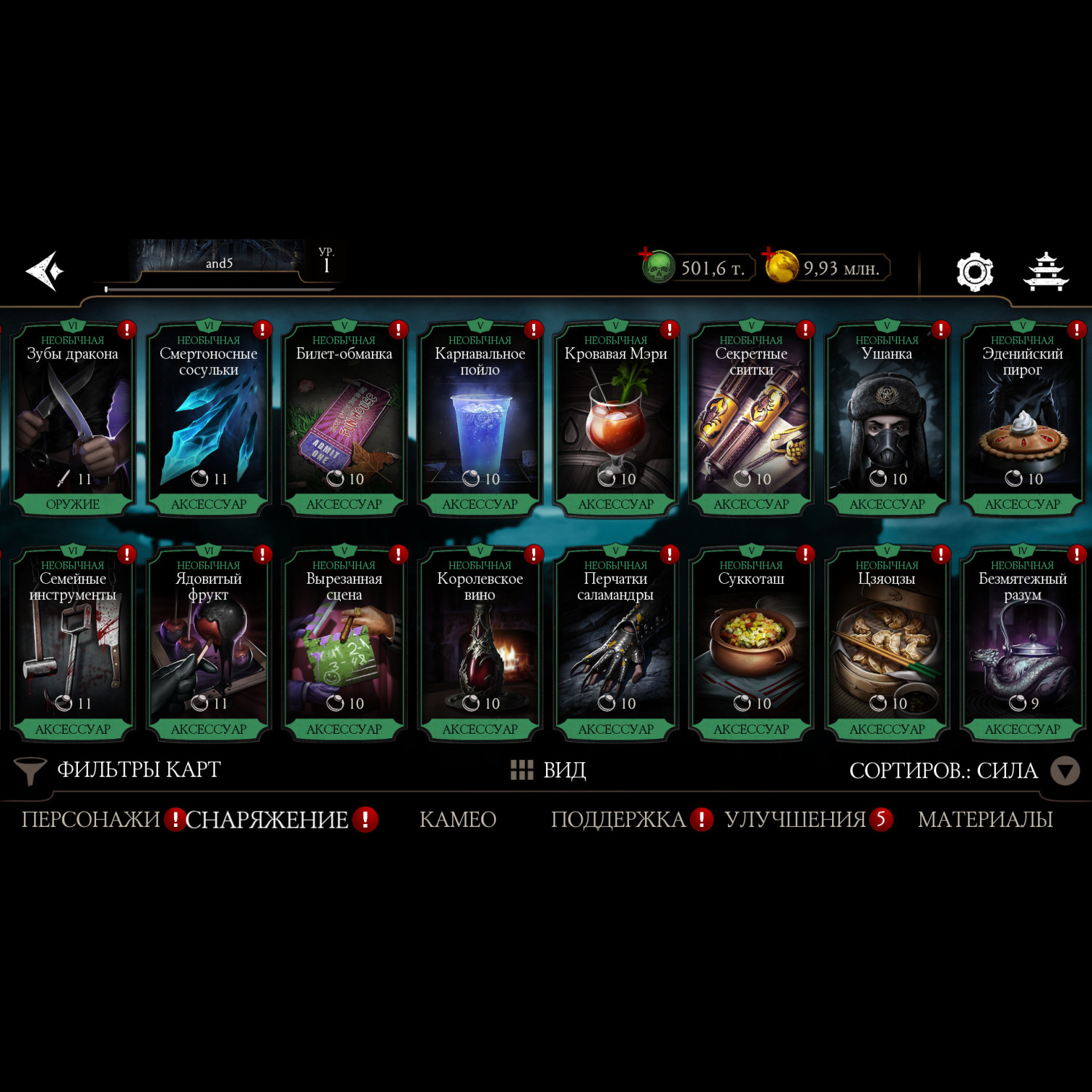Open the pagoda store icon
The width and height of the screenshot is (1092, 1092).
(x=1046, y=272)
